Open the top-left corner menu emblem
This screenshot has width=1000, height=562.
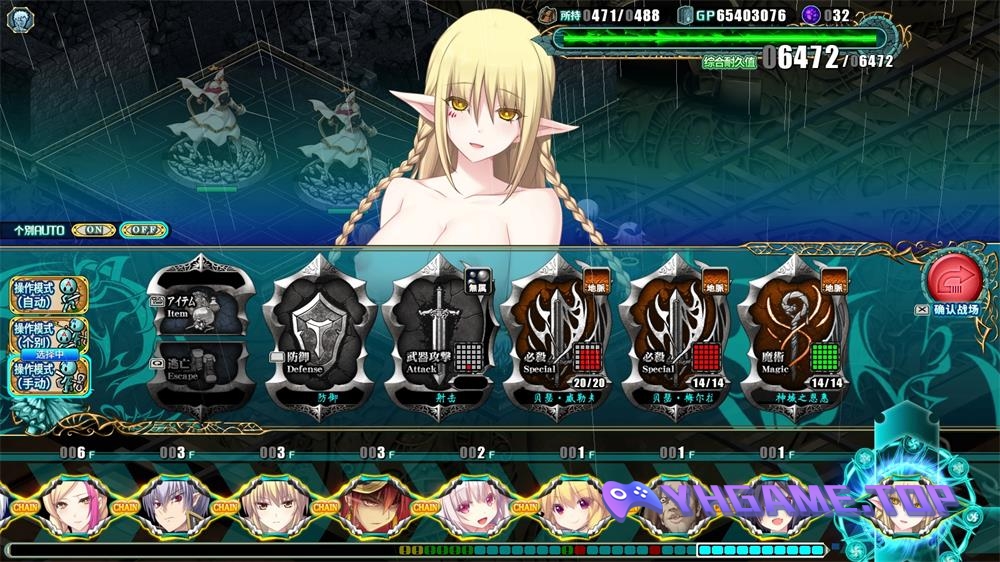(x=20, y=18)
